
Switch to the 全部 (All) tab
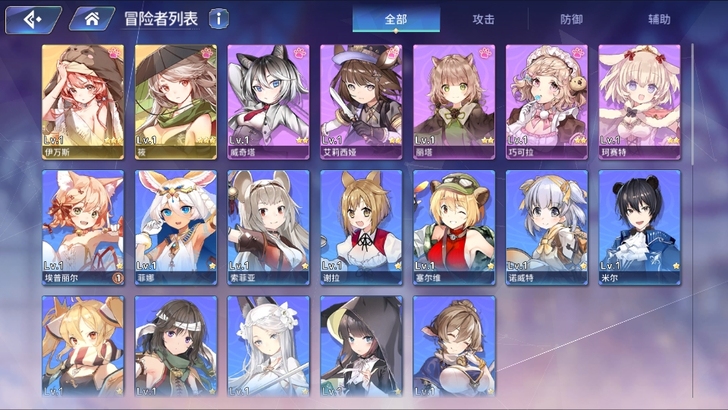point(396,19)
